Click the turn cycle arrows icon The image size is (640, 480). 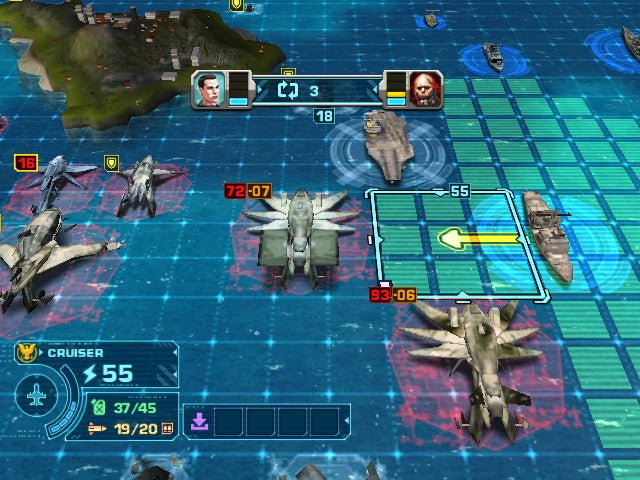point(289,91)
